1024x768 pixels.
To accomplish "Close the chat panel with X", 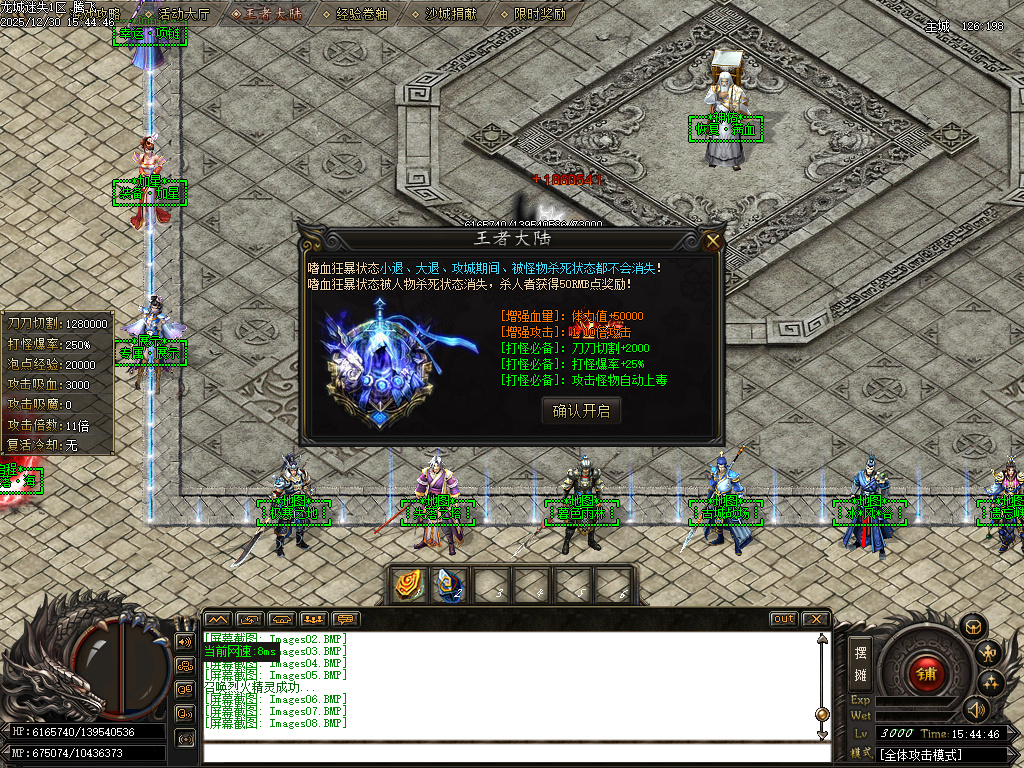I will (x=816, y=619).
